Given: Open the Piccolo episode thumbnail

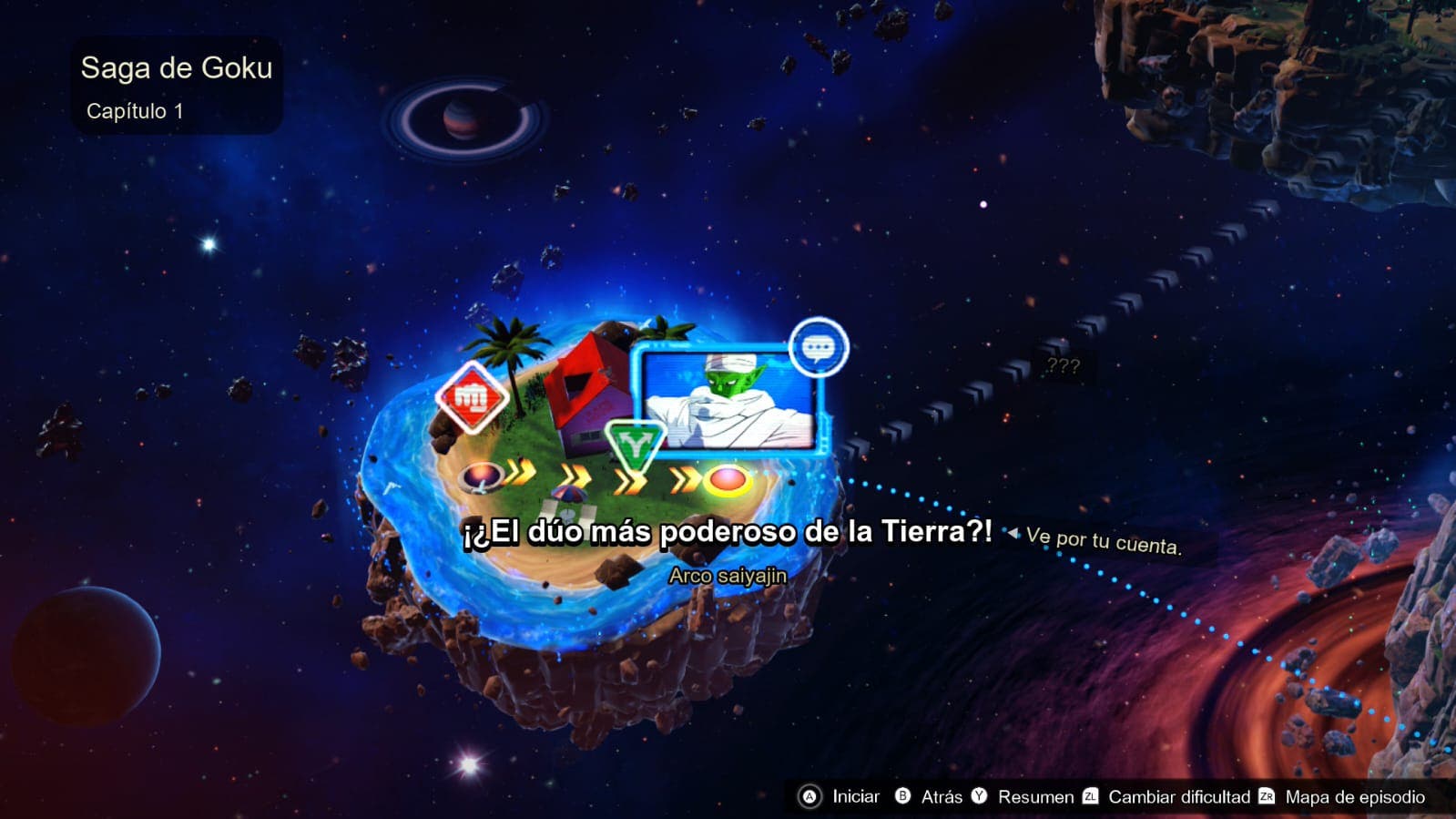Looking at the screenshot, I should tap(728, 399).
